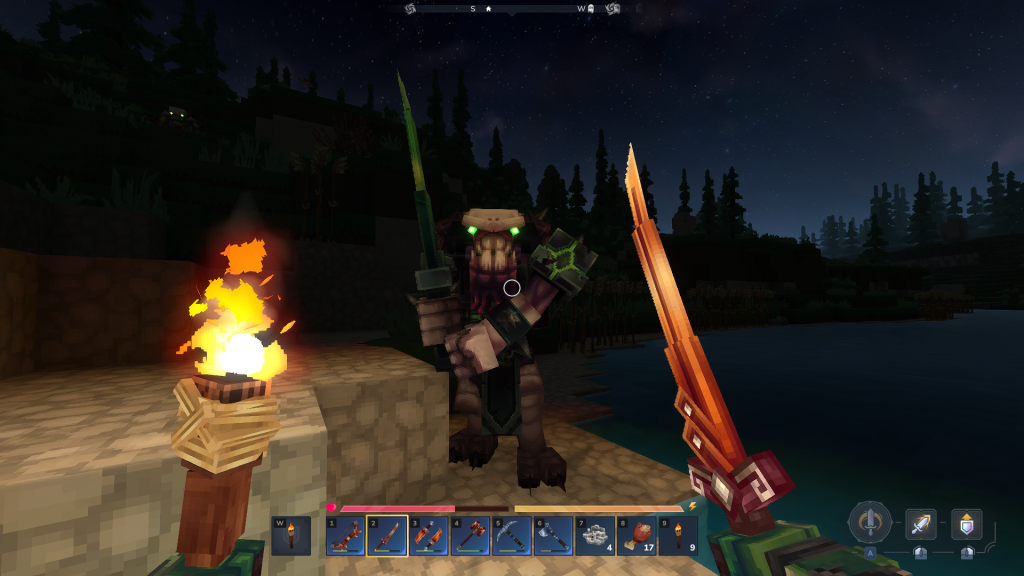
Task: Equip the battle hammer from the hotbar
Action: [x=470, y=535]
